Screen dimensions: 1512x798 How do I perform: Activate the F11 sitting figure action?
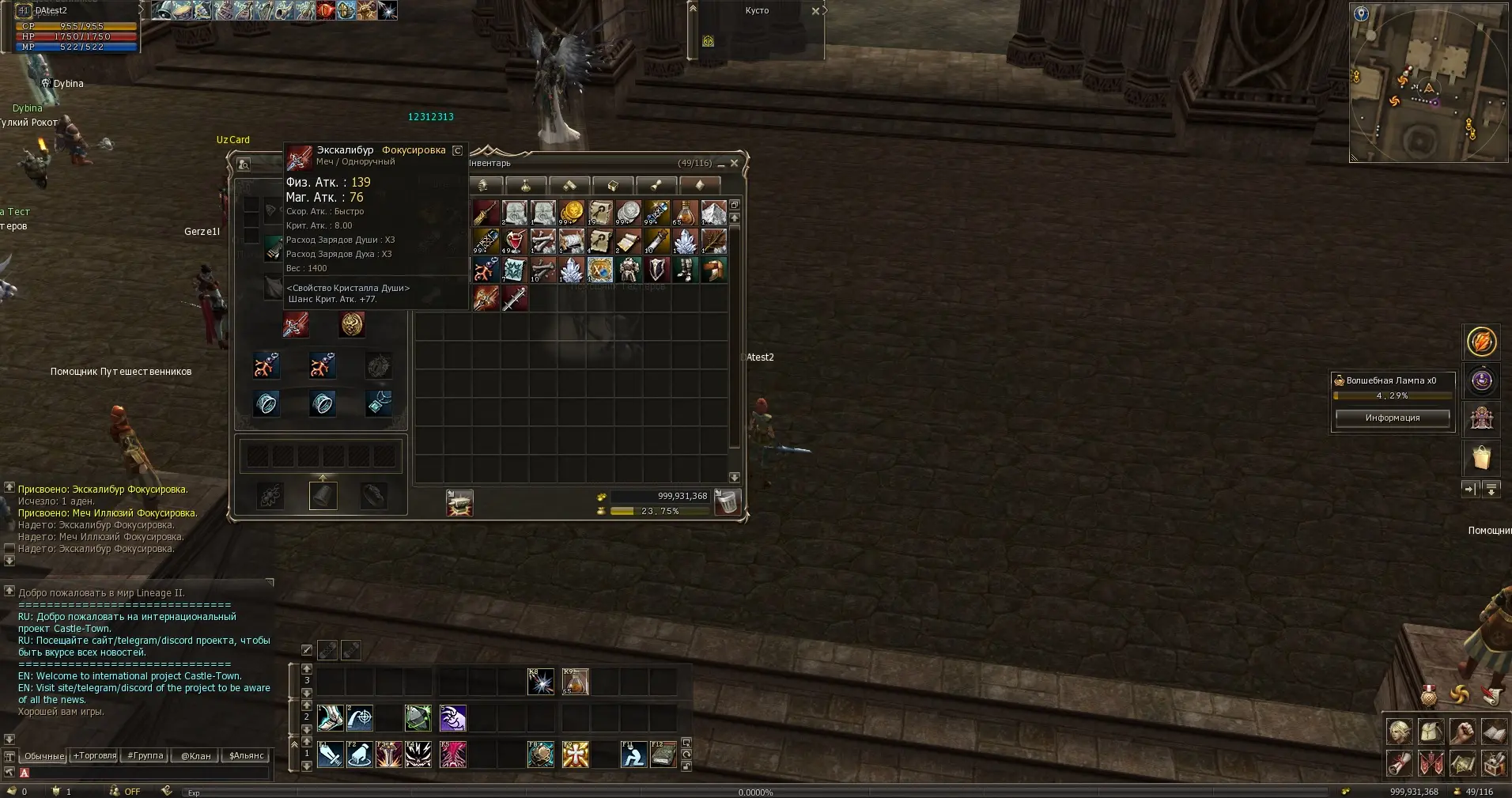pos(633,755)
